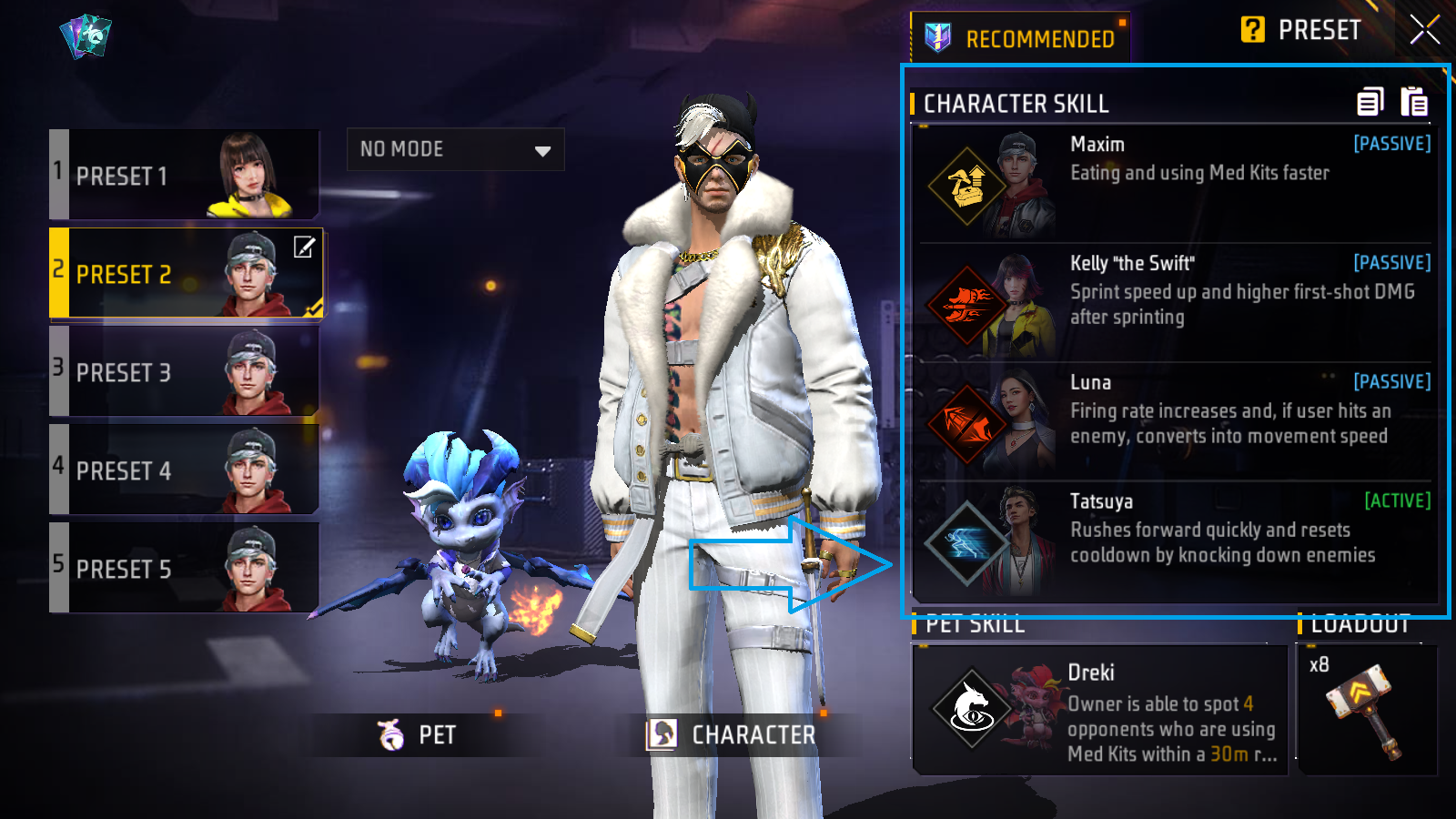Close the Preset screen
This screenshot has height=819, width=1456.
tap(1425, 30)
